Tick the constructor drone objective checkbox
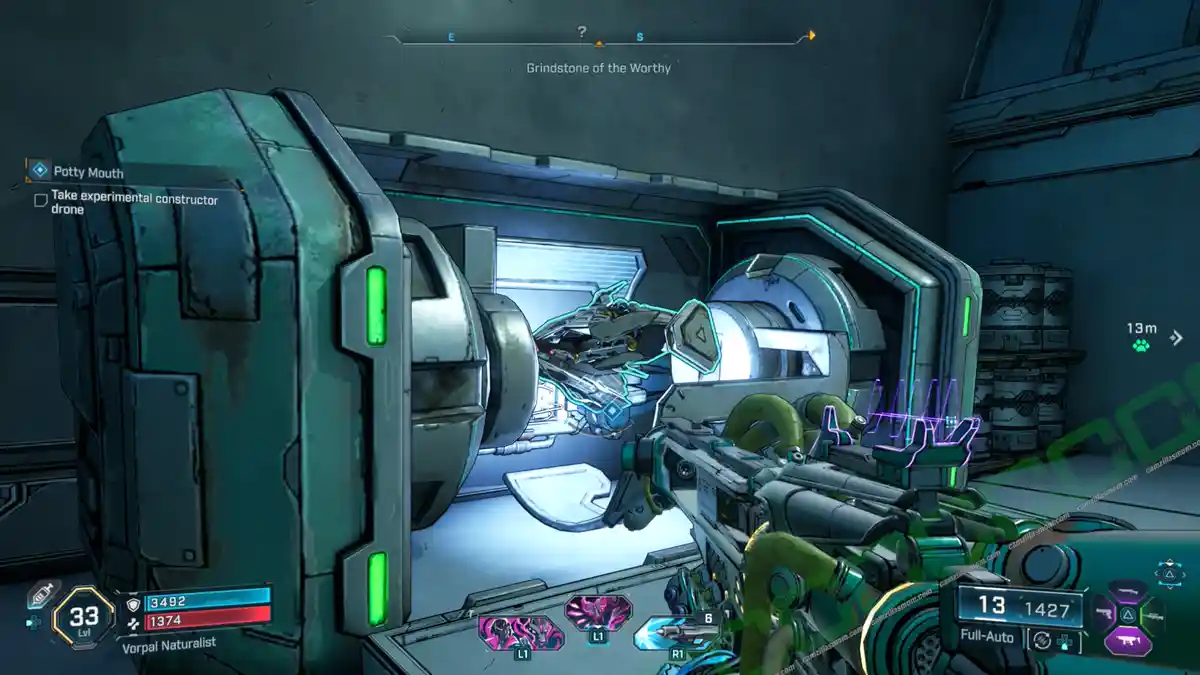The width and height of the screenshot is (1200, 675). pos(41,200)
